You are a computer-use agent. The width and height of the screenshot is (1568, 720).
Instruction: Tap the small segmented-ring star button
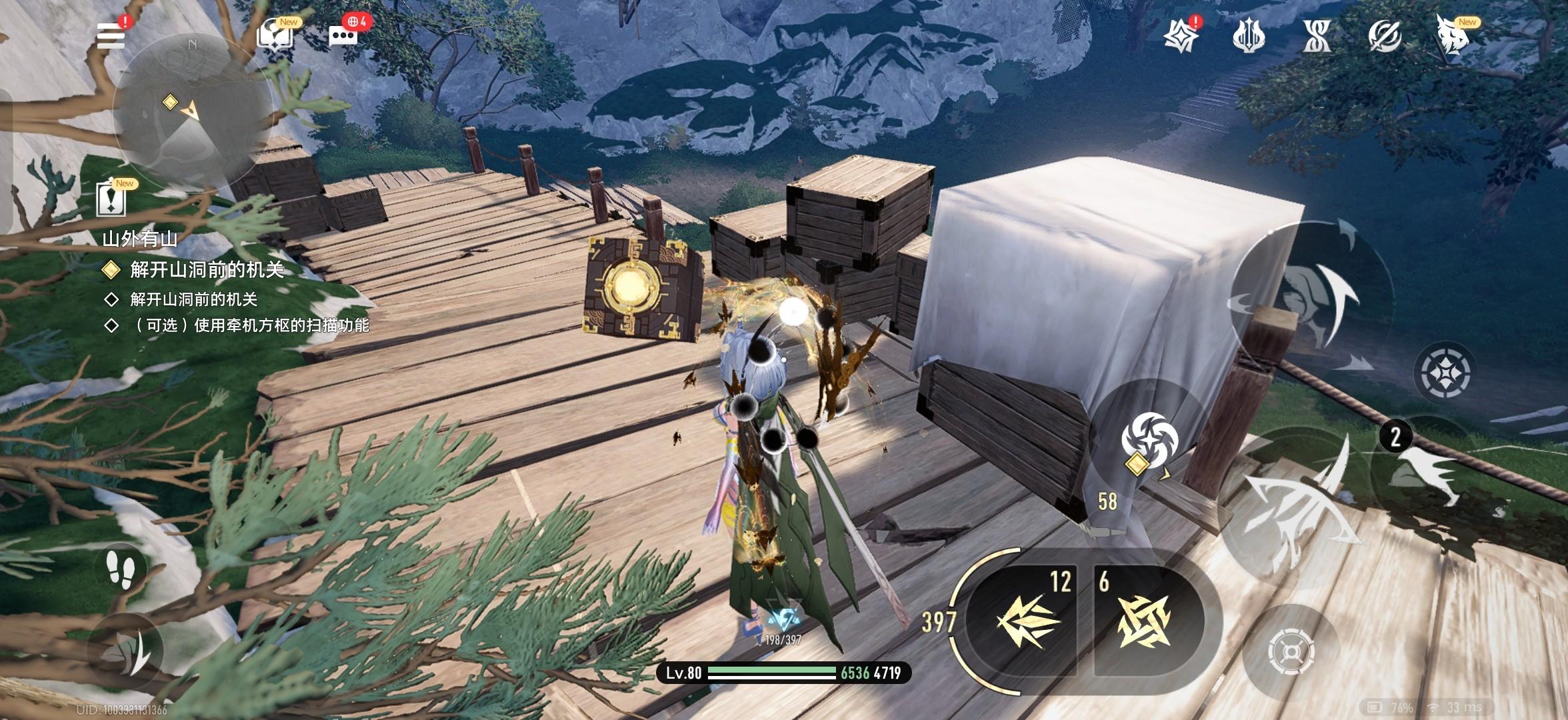tap(1444, 372)
